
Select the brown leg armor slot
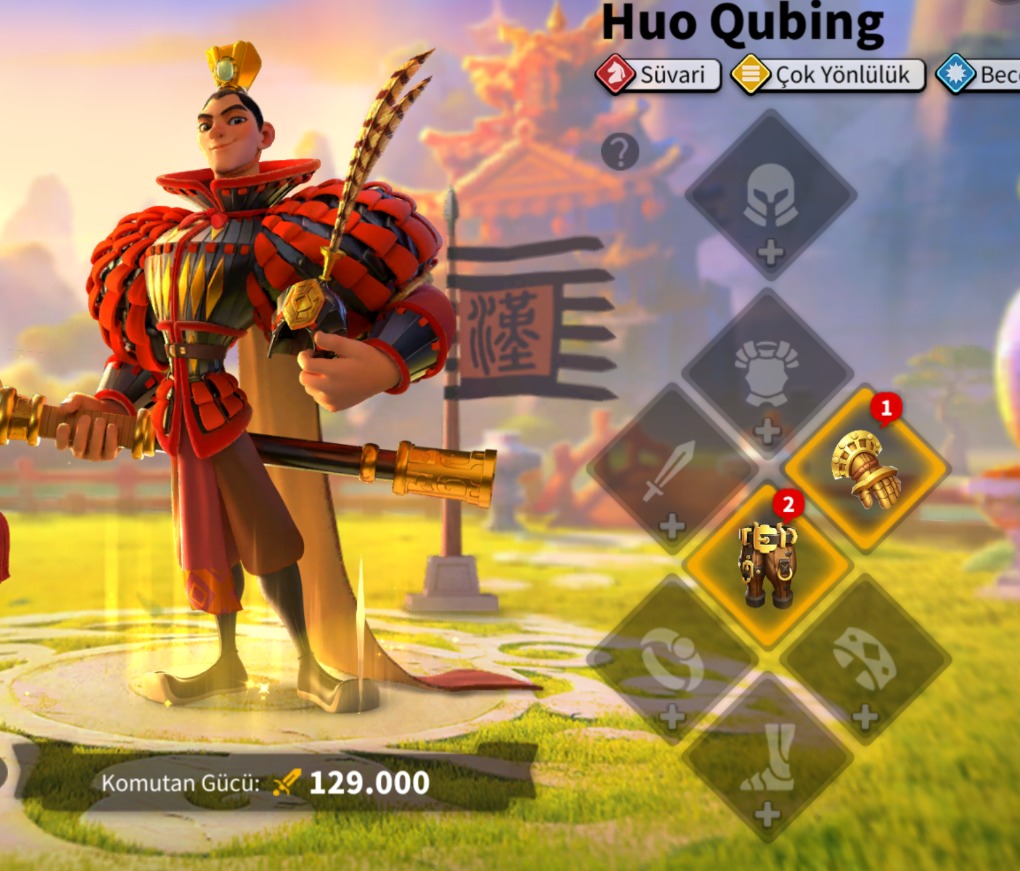point(767,565)
